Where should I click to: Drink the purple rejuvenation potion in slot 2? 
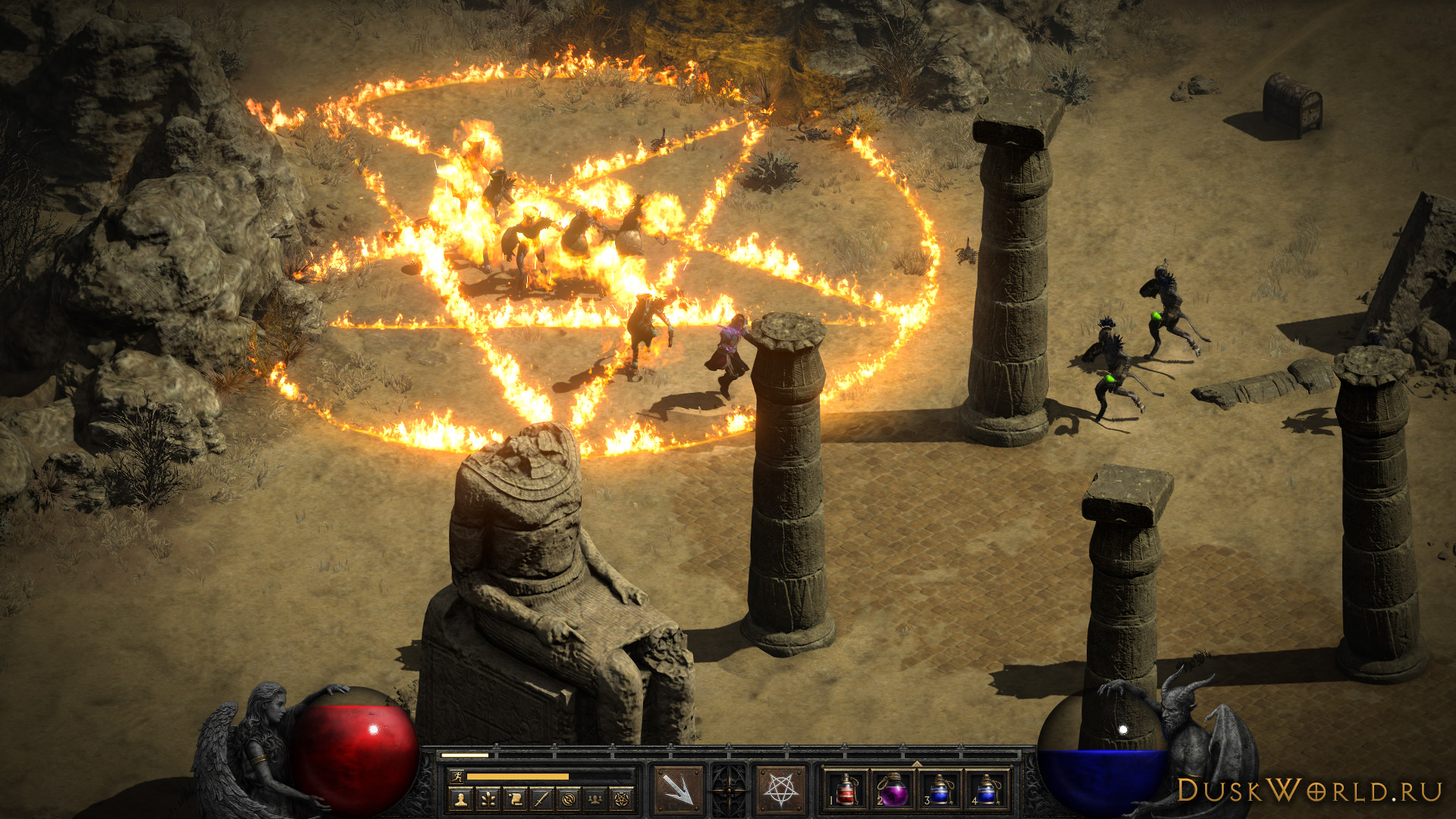click(x=893, y=790)
